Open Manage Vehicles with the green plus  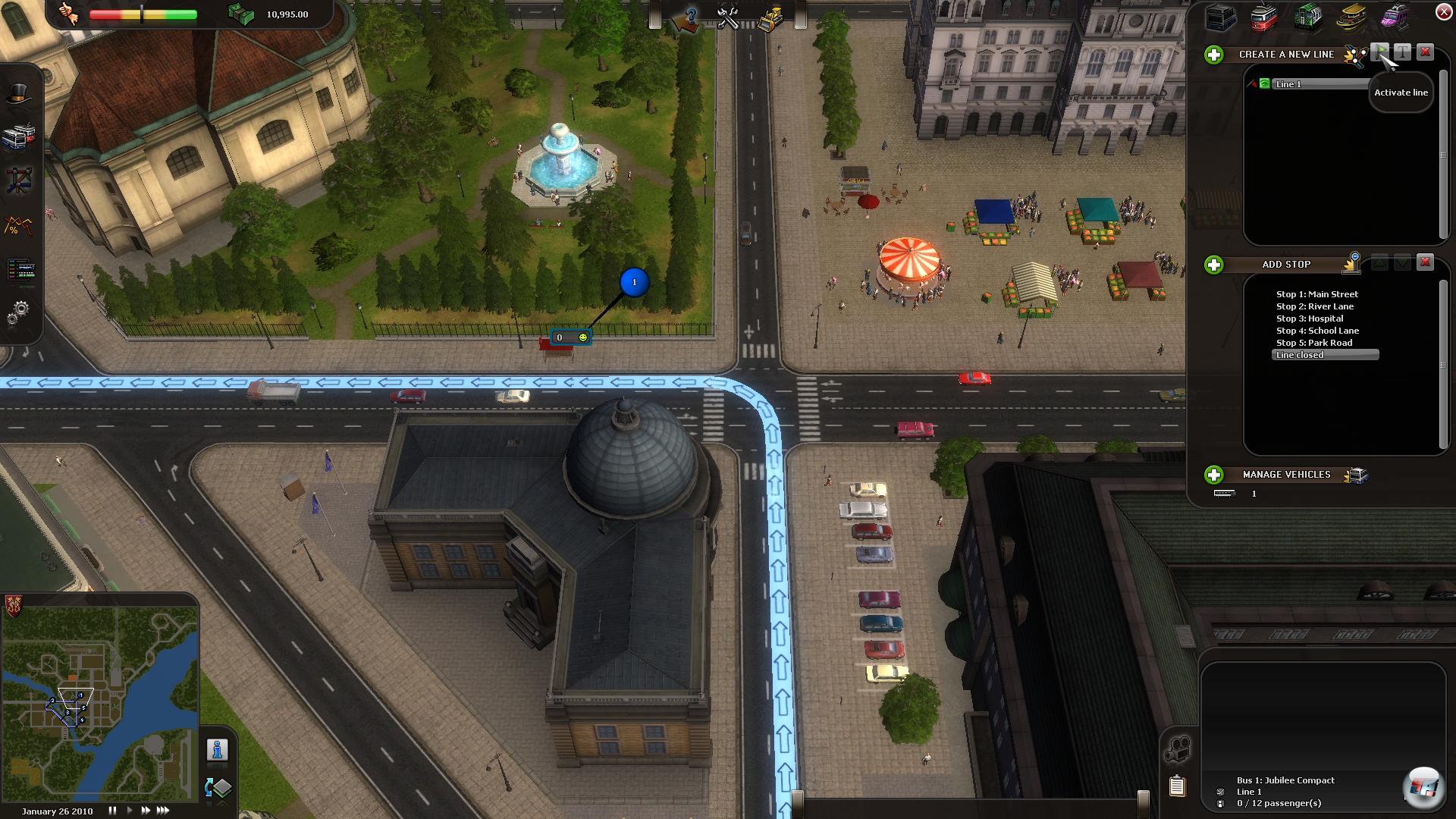pos(1214,475)
